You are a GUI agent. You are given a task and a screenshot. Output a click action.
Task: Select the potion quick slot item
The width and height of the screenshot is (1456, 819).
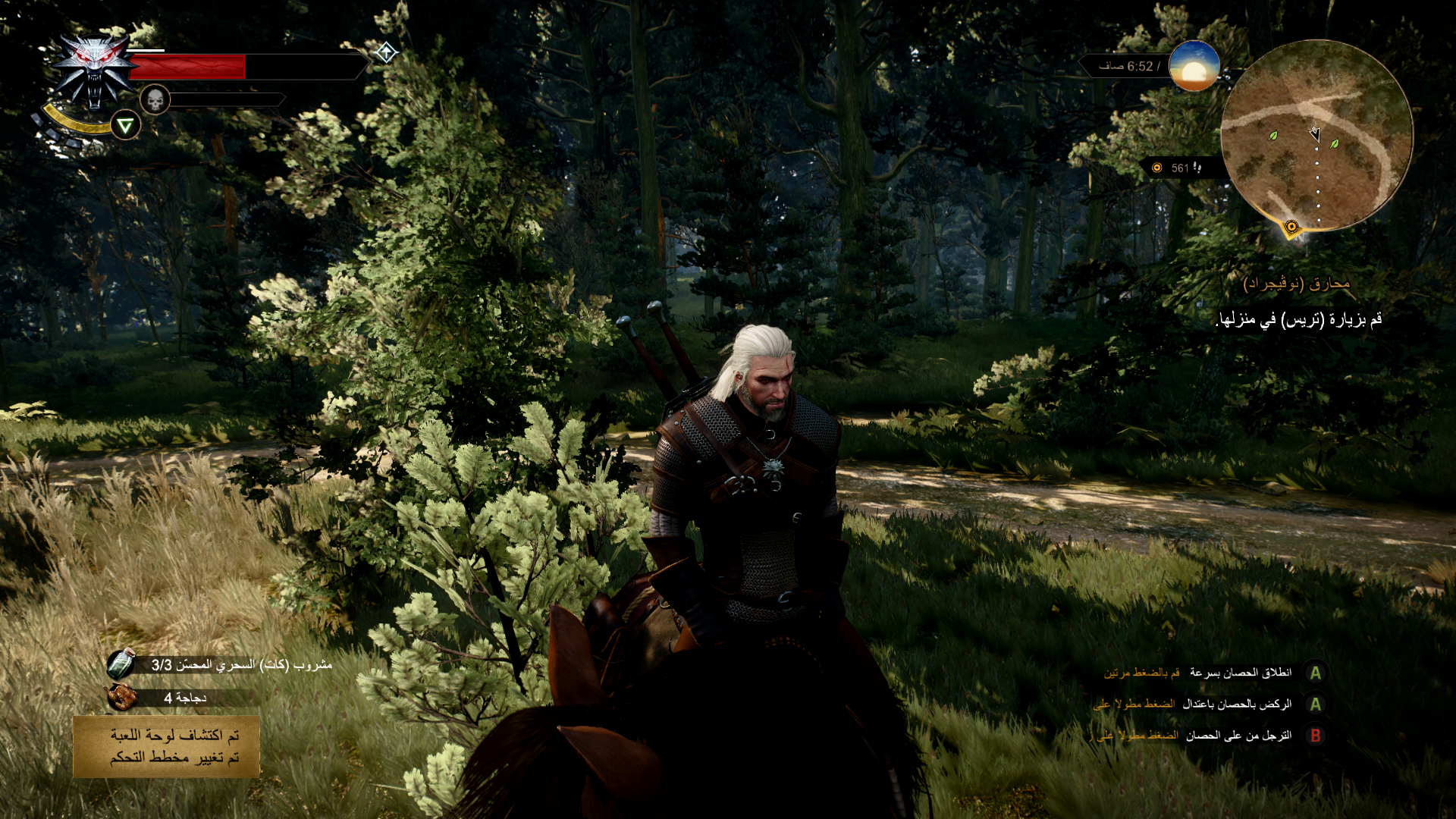pos(121,664)
